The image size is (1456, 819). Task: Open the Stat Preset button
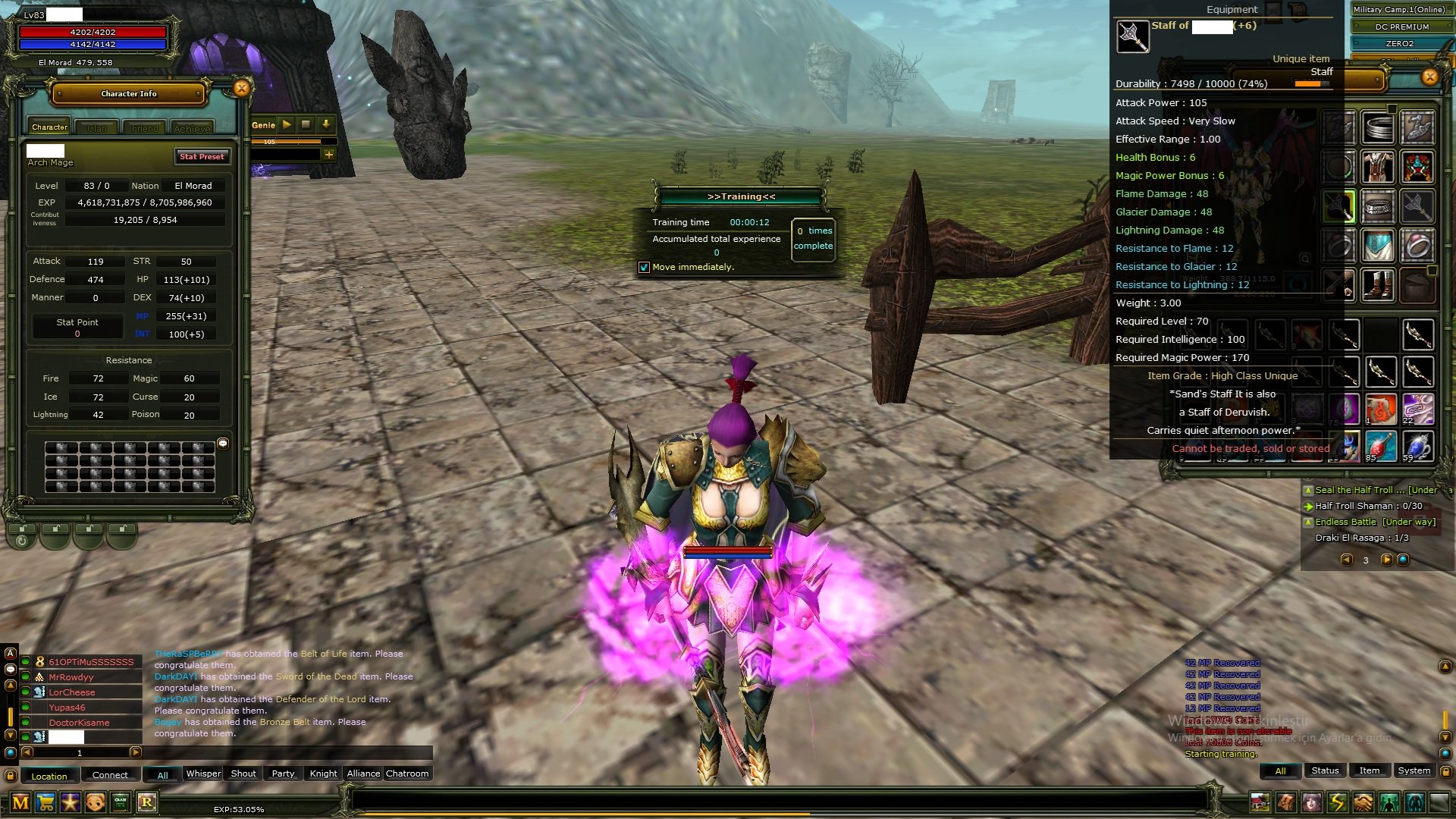[x=202, y=157]
